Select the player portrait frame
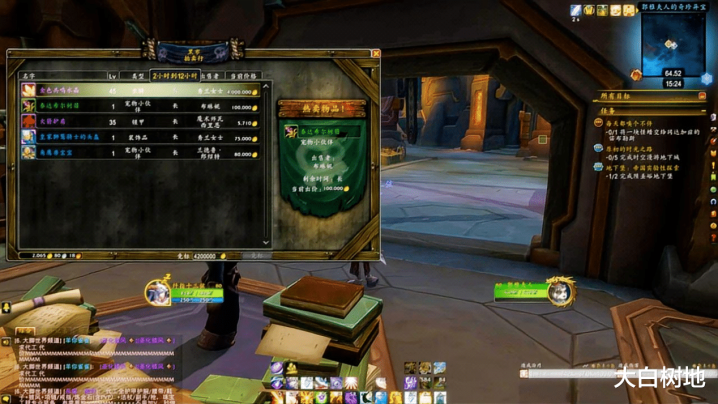Image resolution: width=718 pixels, height=404 pixels. point(158,292)
